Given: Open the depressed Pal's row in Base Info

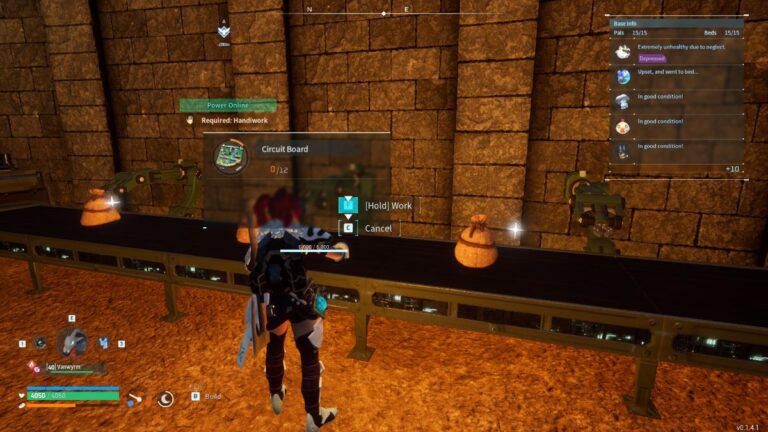Looking at the screenshot, I should (675, 52).
